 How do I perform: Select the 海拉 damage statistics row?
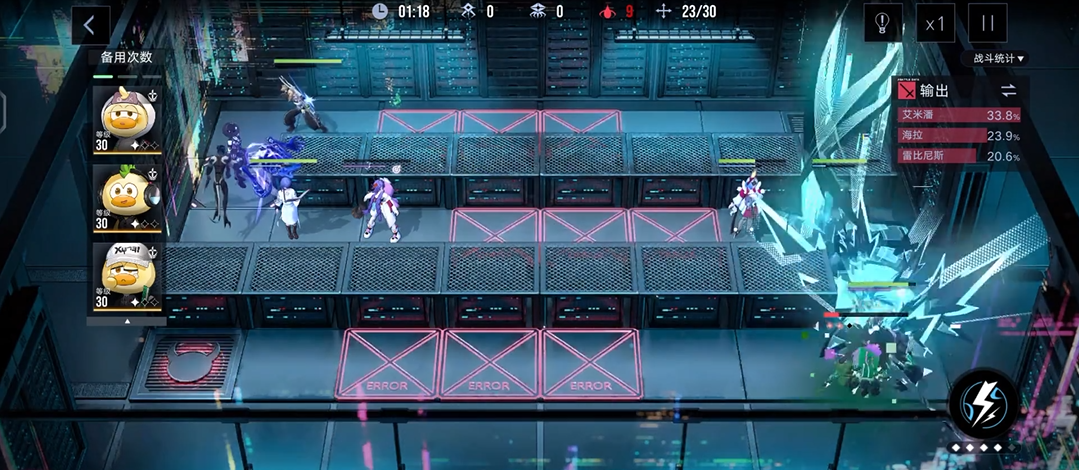pyautogui.click(x=959, y=136)
